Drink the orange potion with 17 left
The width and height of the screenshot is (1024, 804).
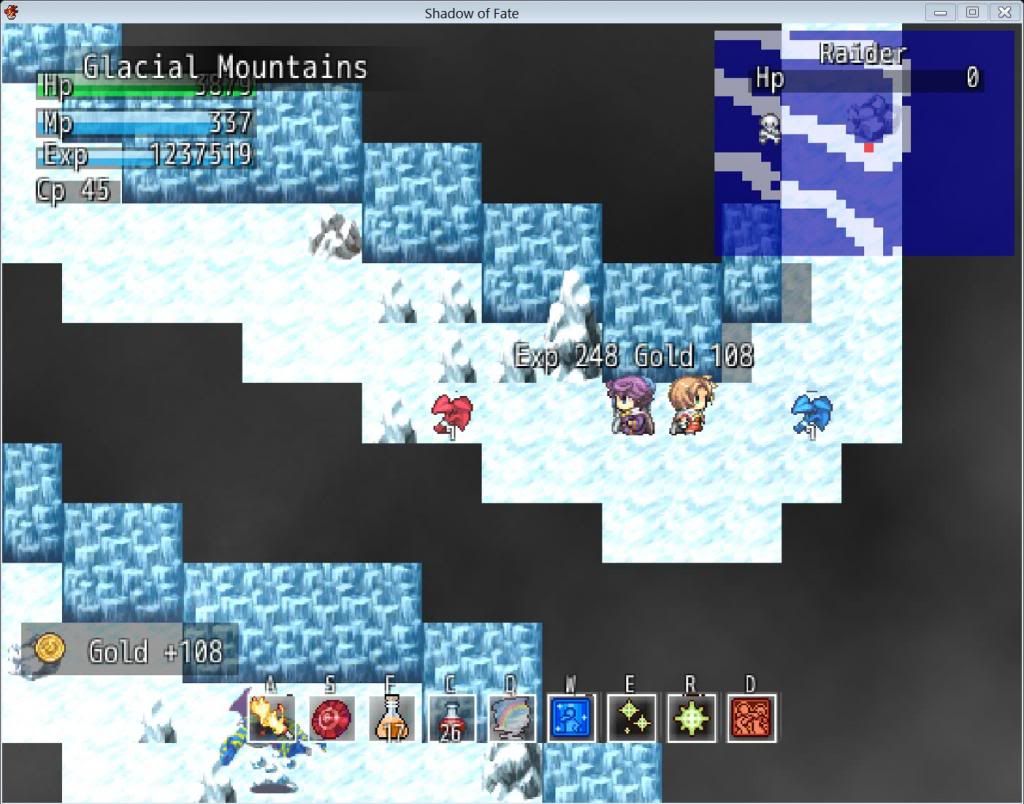click(x=391, y=718)
